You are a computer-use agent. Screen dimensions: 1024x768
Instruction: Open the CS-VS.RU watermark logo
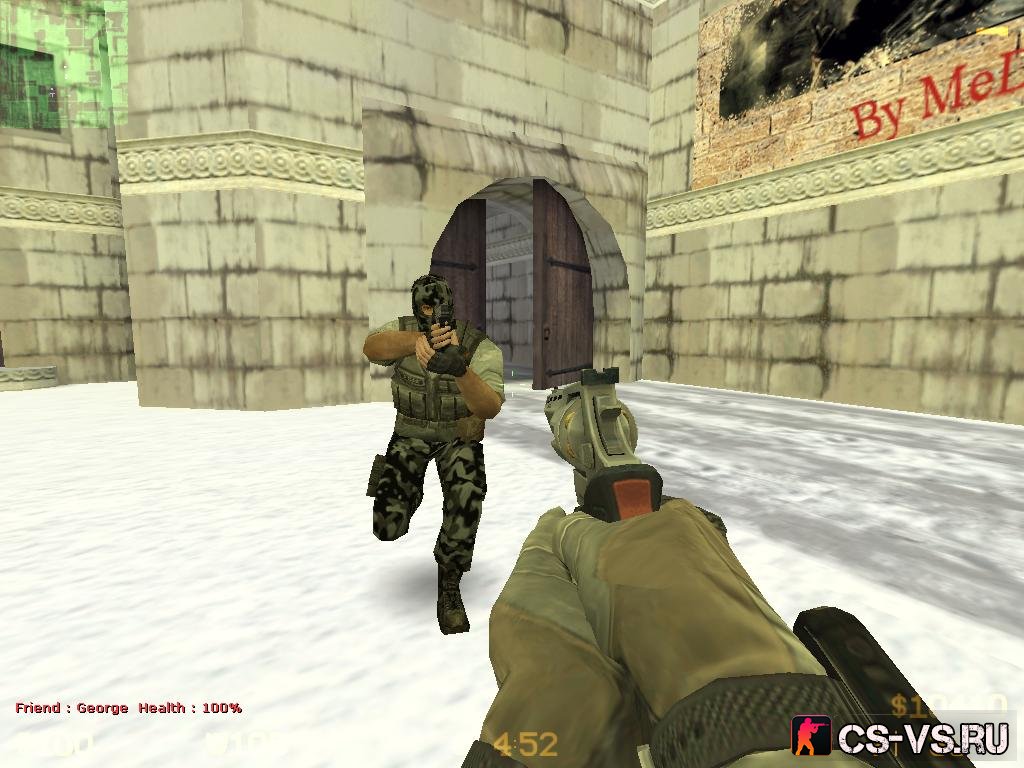coord(900,736)
